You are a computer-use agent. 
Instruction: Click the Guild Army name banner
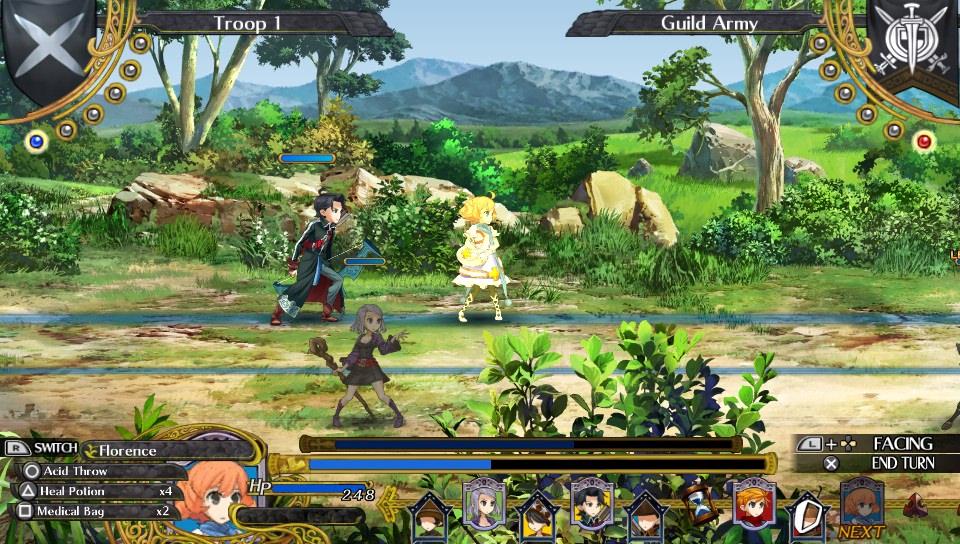click(x=709, y=23)
